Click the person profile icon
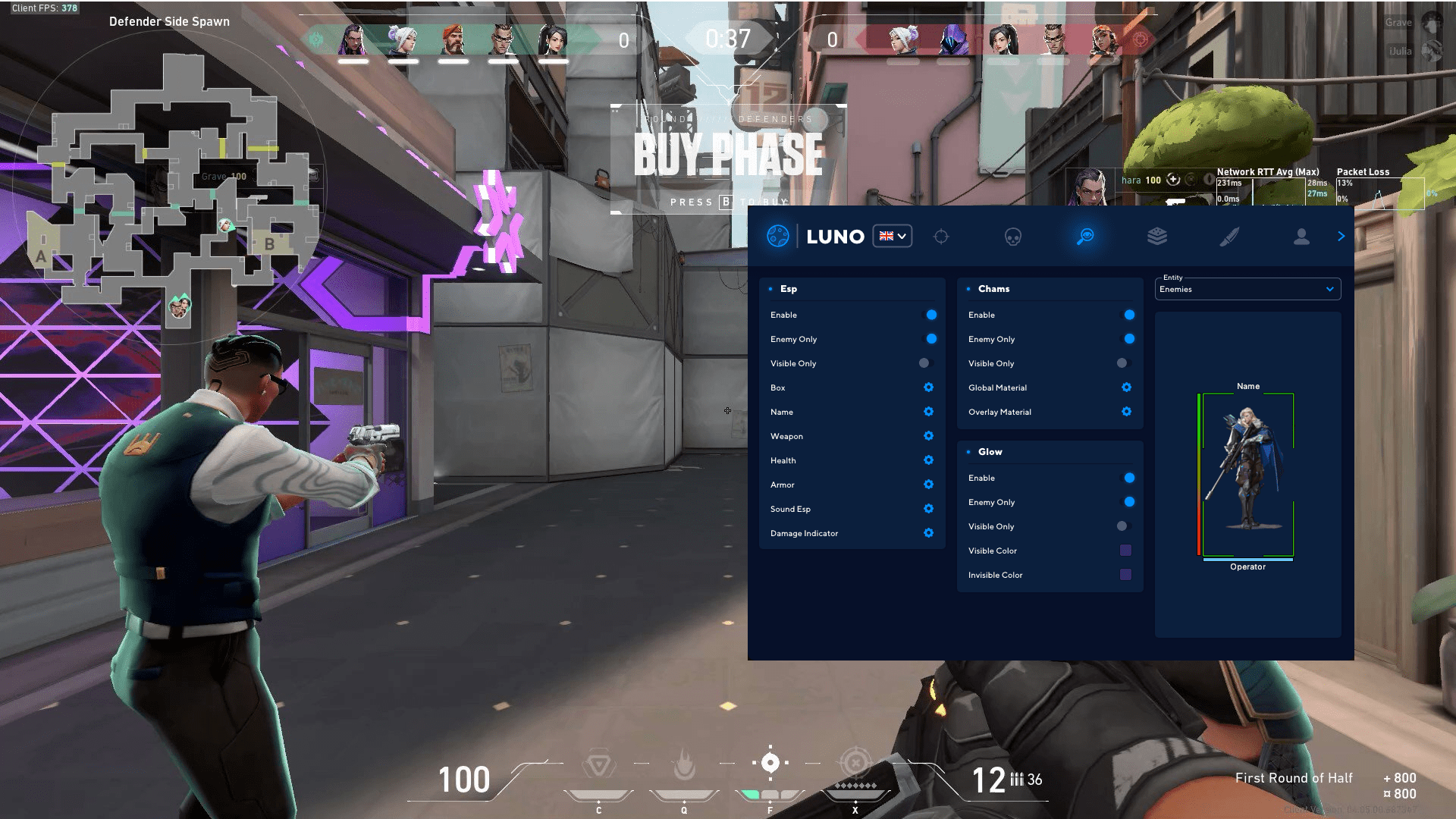1456x819 pixels. 1302,236
